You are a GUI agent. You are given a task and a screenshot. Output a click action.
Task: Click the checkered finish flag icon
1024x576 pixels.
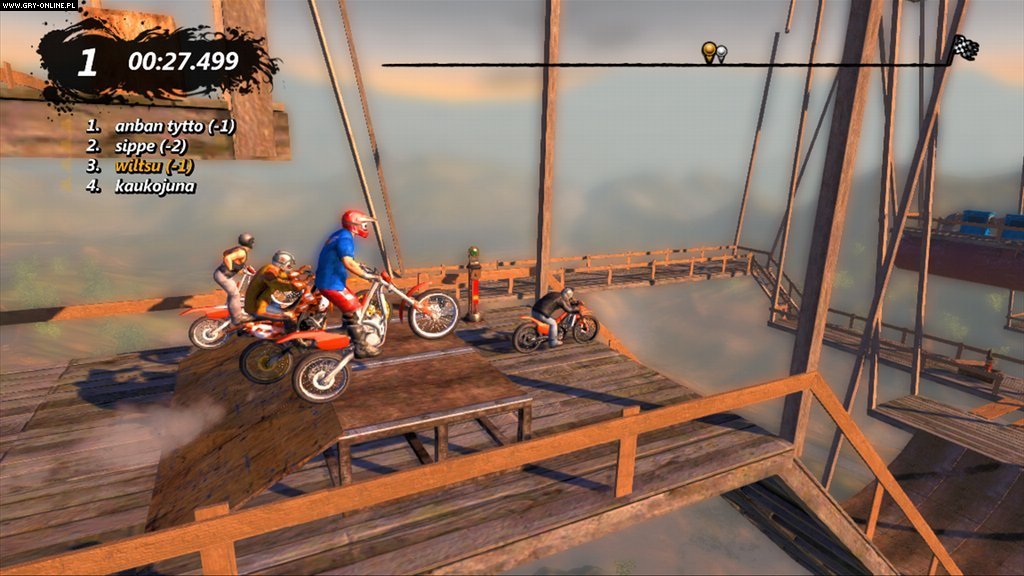point(964,47)
